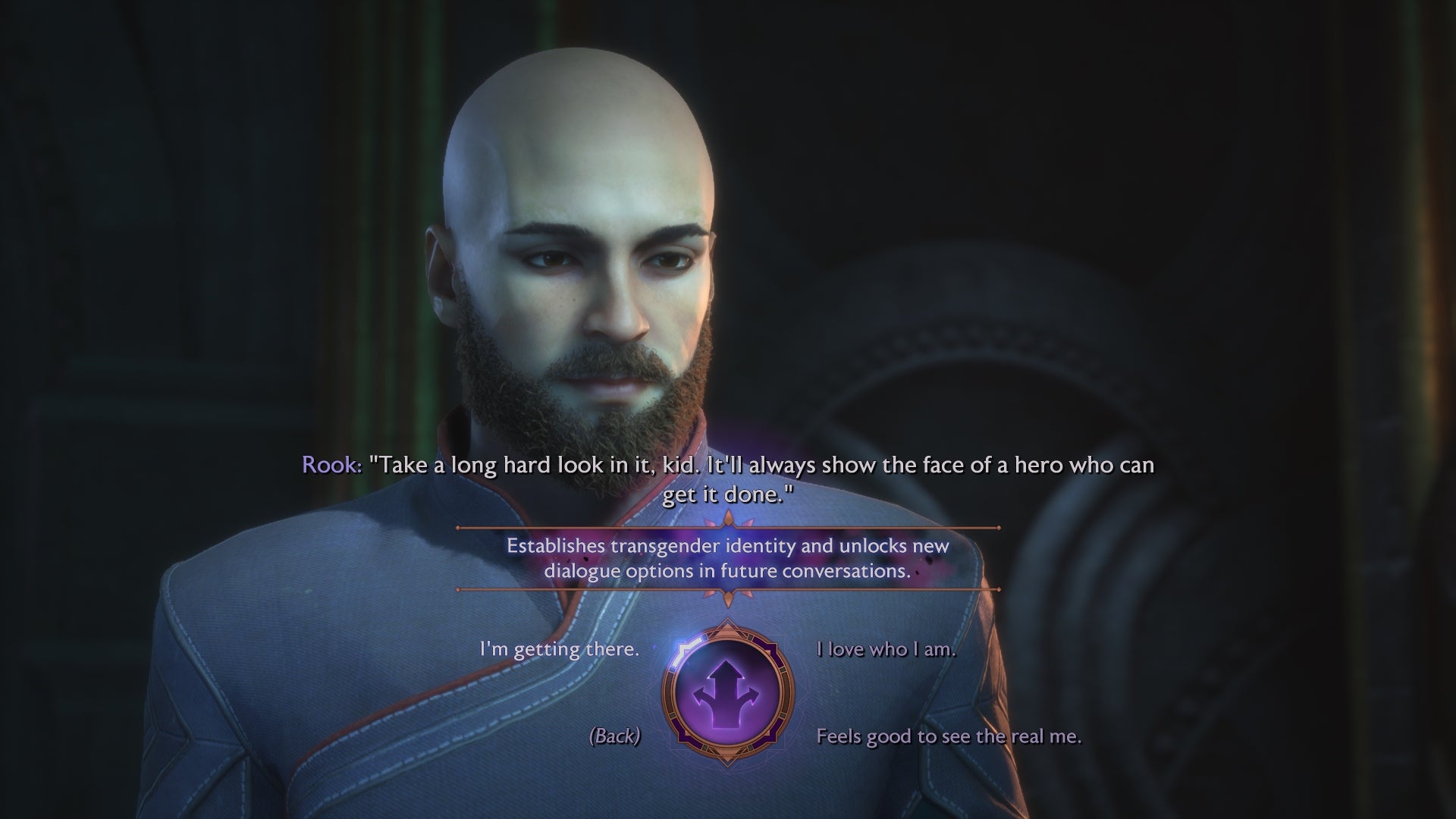1456x819 pixels.
Task: Pick "Feels good to see the real me."
Action: coord(950,736)
